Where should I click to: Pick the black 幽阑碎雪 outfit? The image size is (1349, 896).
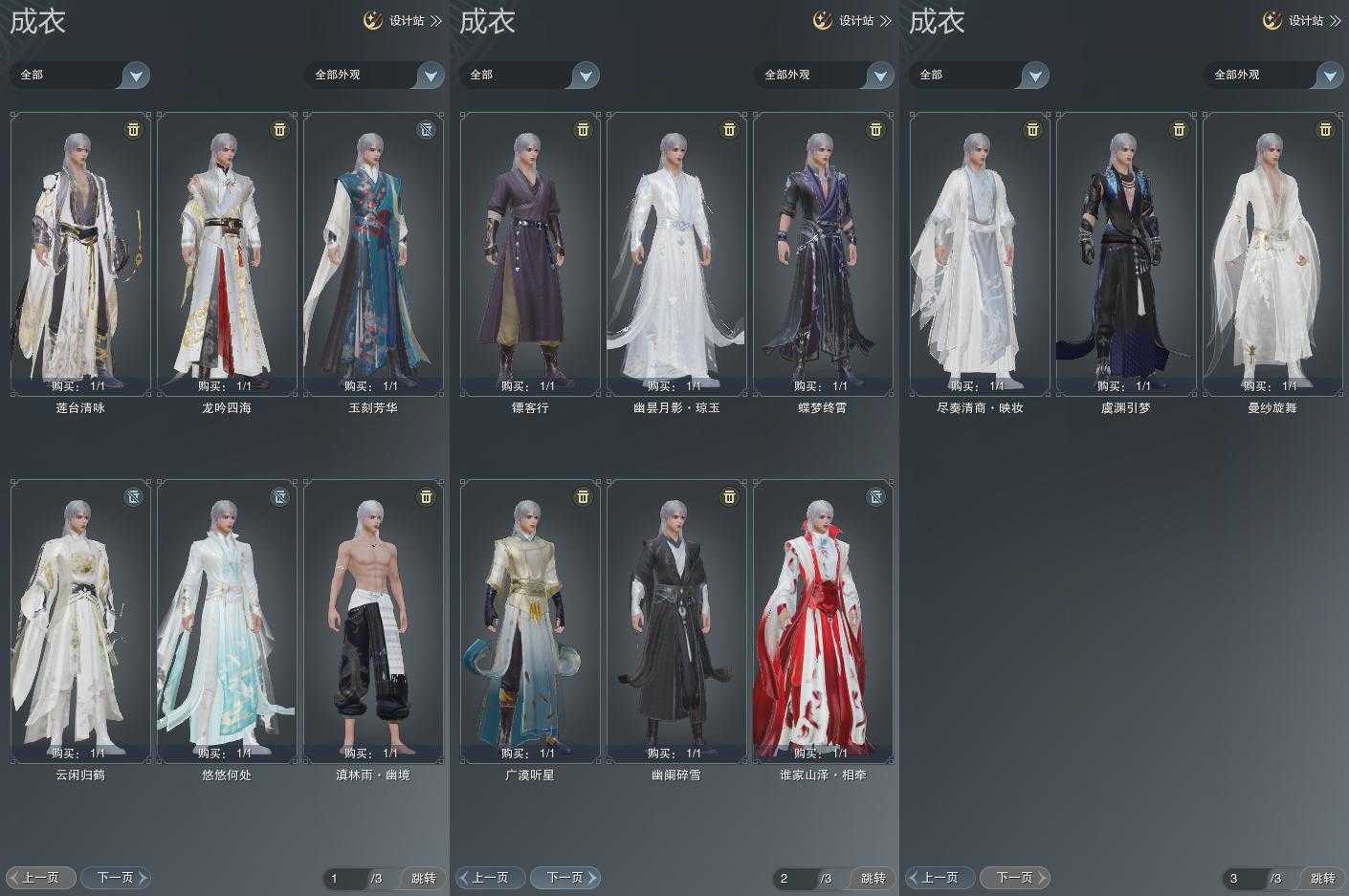coord(676,621)
